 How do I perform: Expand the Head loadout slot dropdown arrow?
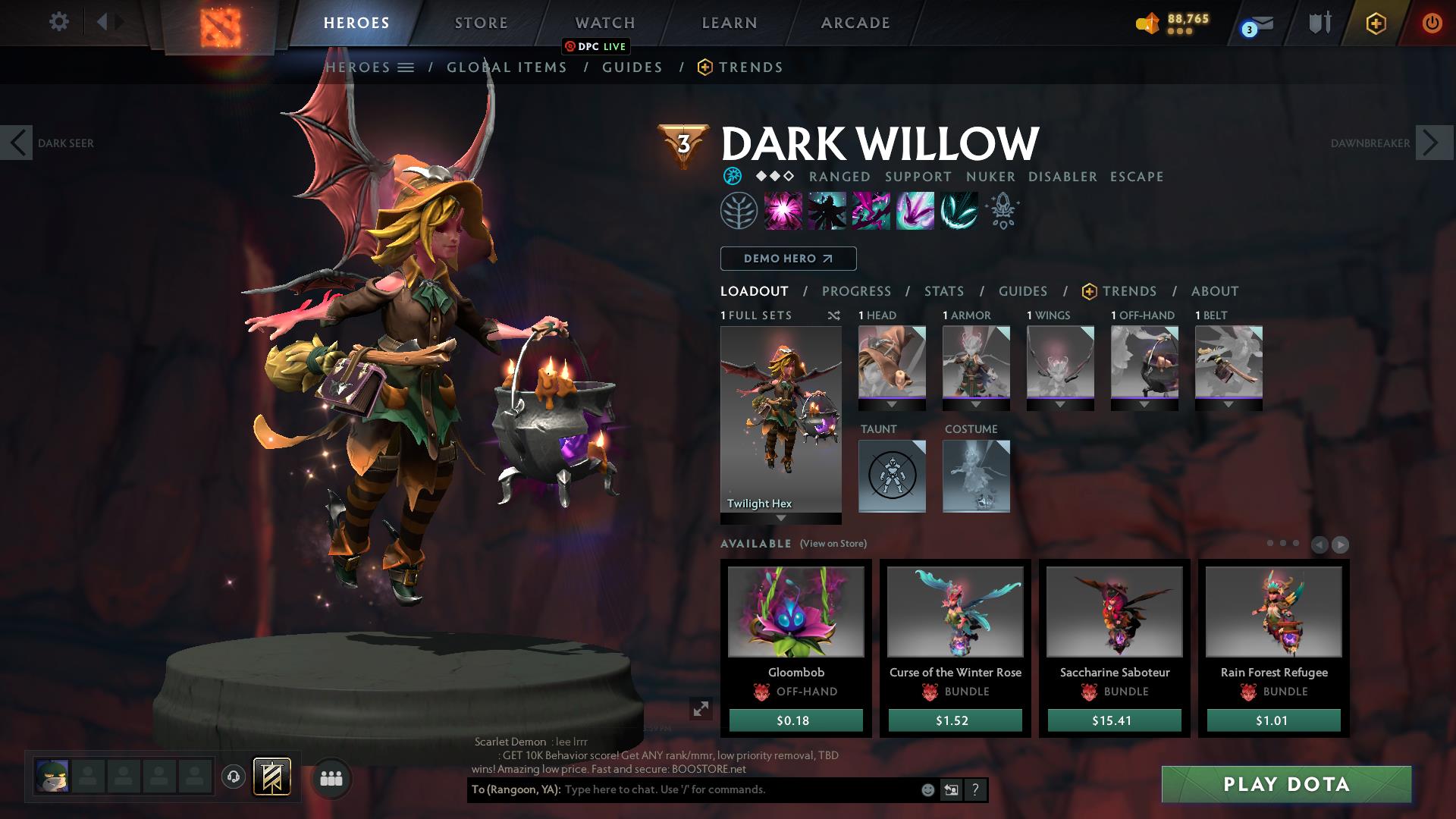pos(892,406)
